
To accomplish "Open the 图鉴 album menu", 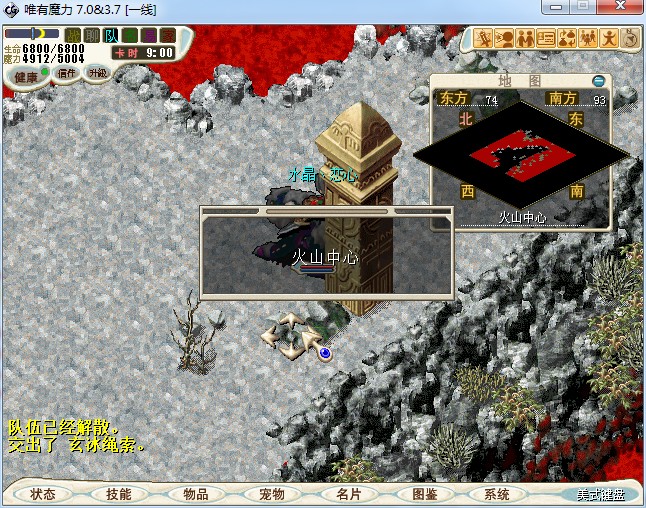I will coord(423,494).
